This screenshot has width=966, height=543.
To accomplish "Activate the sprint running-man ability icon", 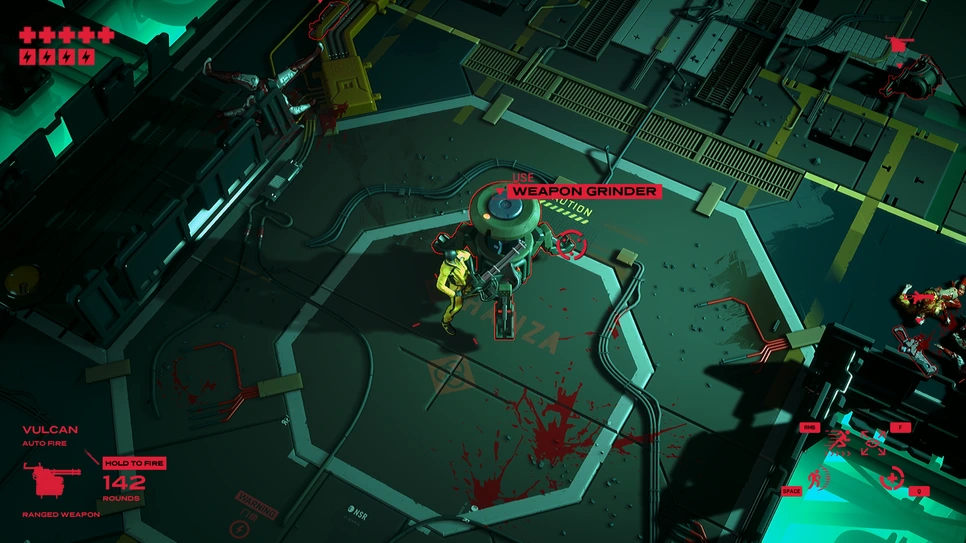I will coord(838,441).
